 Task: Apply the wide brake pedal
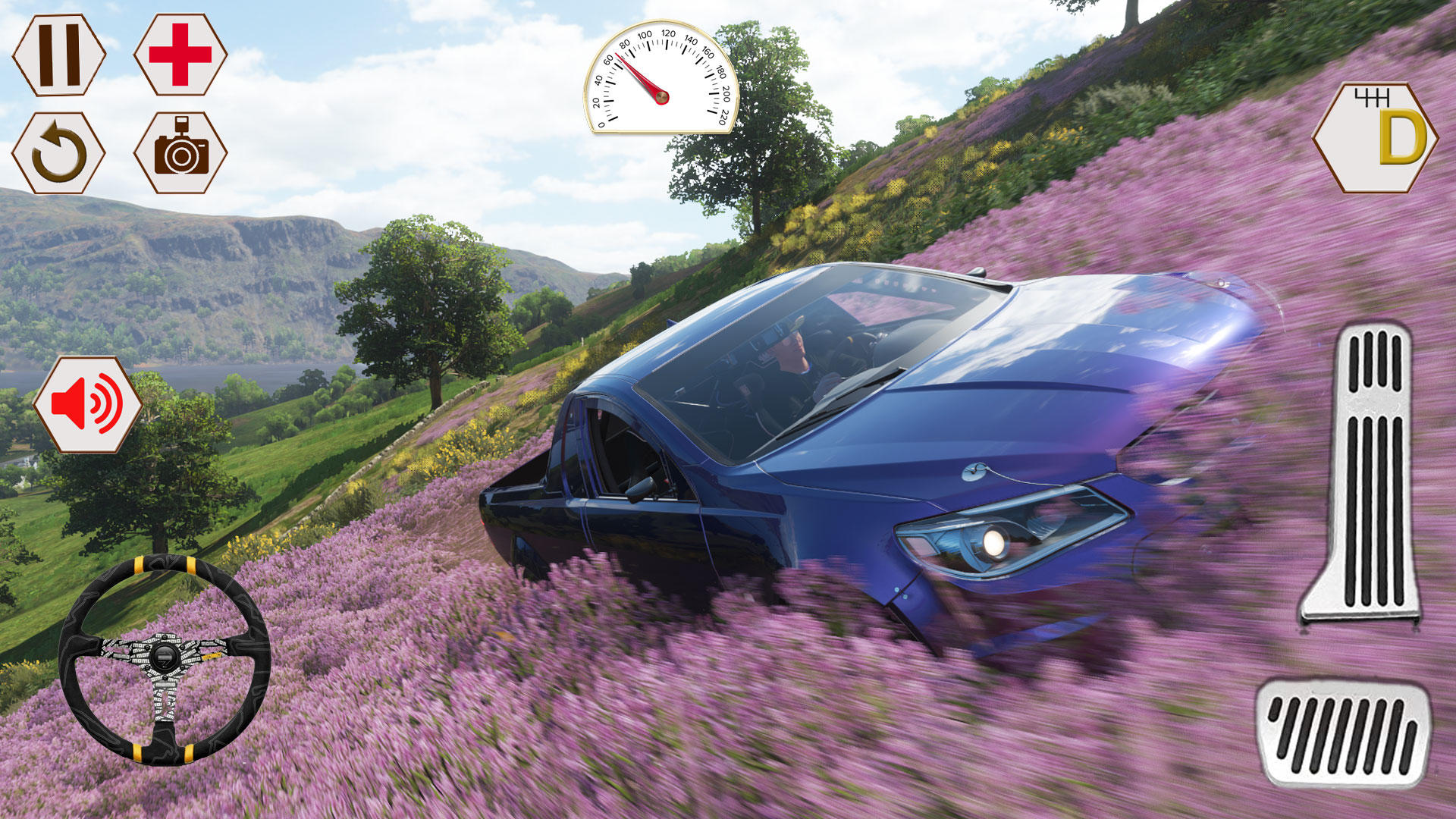pyautogui.click(x=1343, y=731)
